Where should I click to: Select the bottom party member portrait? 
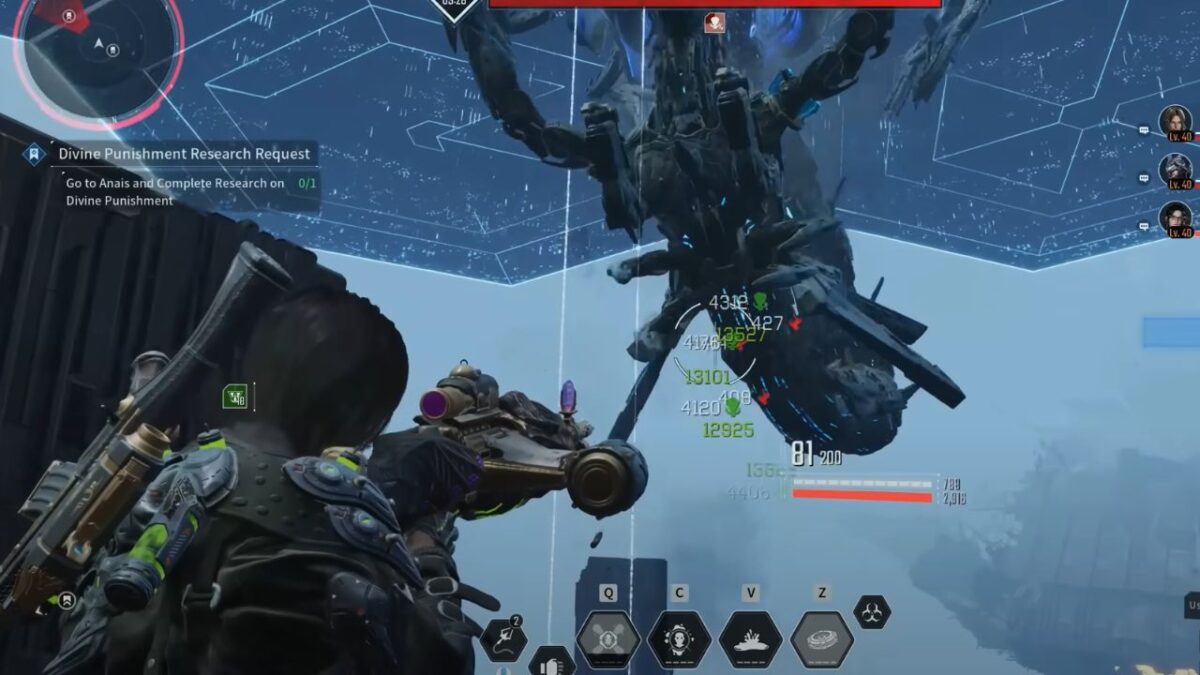pos(1175,217)
